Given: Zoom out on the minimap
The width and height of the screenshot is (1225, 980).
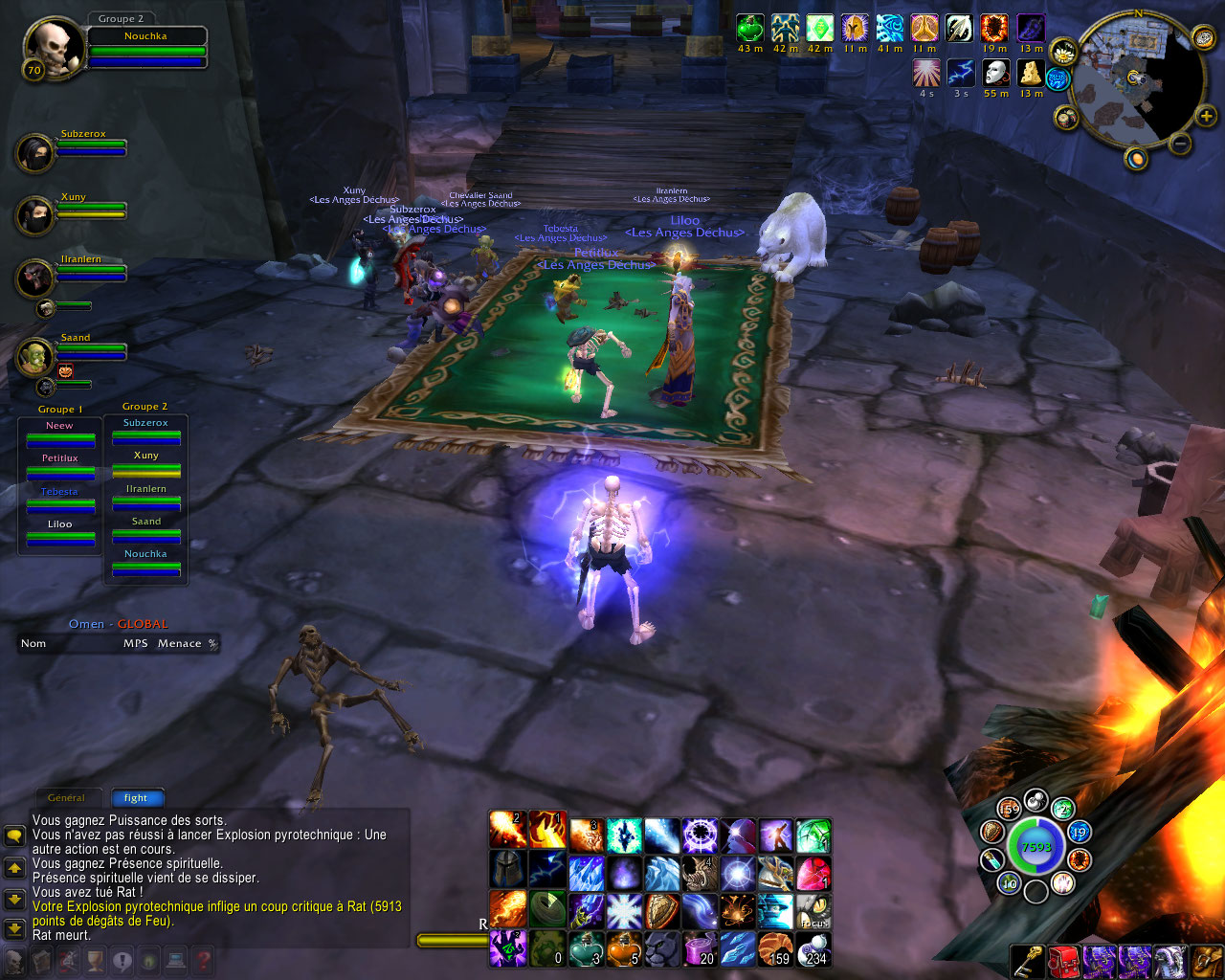Looking at the screenshot, I should [1181, 145].
